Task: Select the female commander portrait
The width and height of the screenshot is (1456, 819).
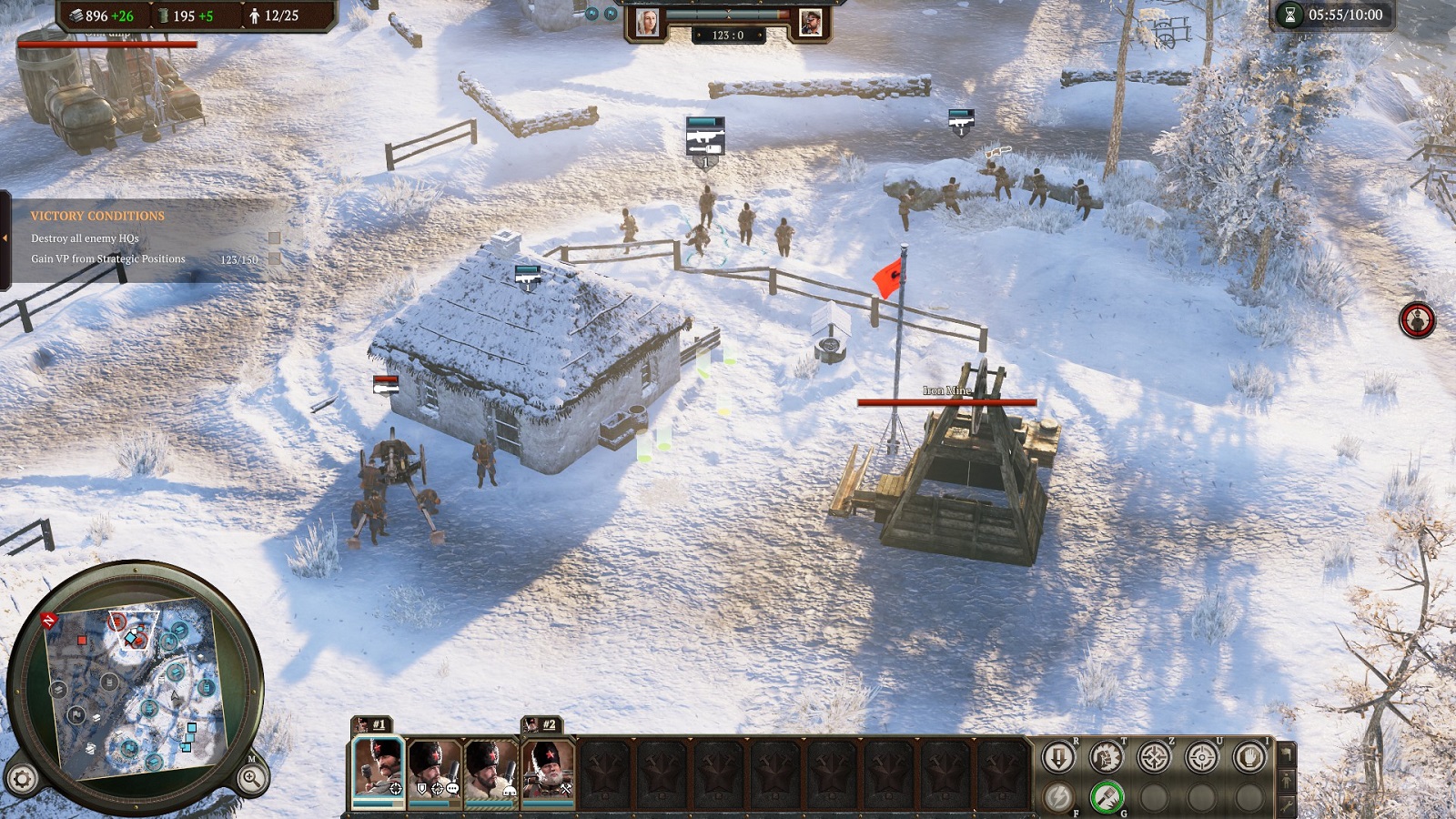Action: pos(647,23)
